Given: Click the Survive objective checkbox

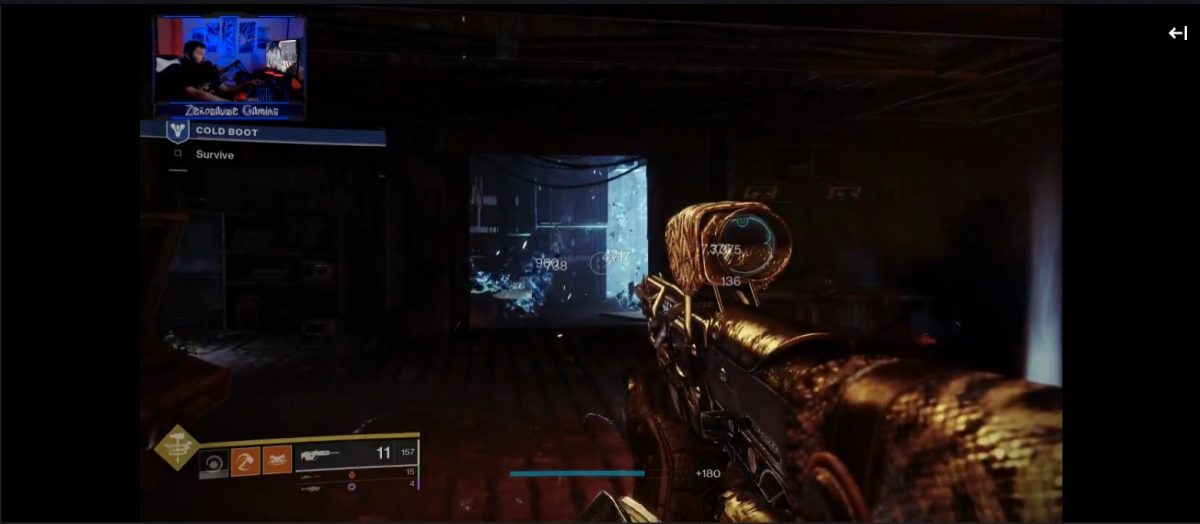Looking at the screenshot, I should pos(178,154).
